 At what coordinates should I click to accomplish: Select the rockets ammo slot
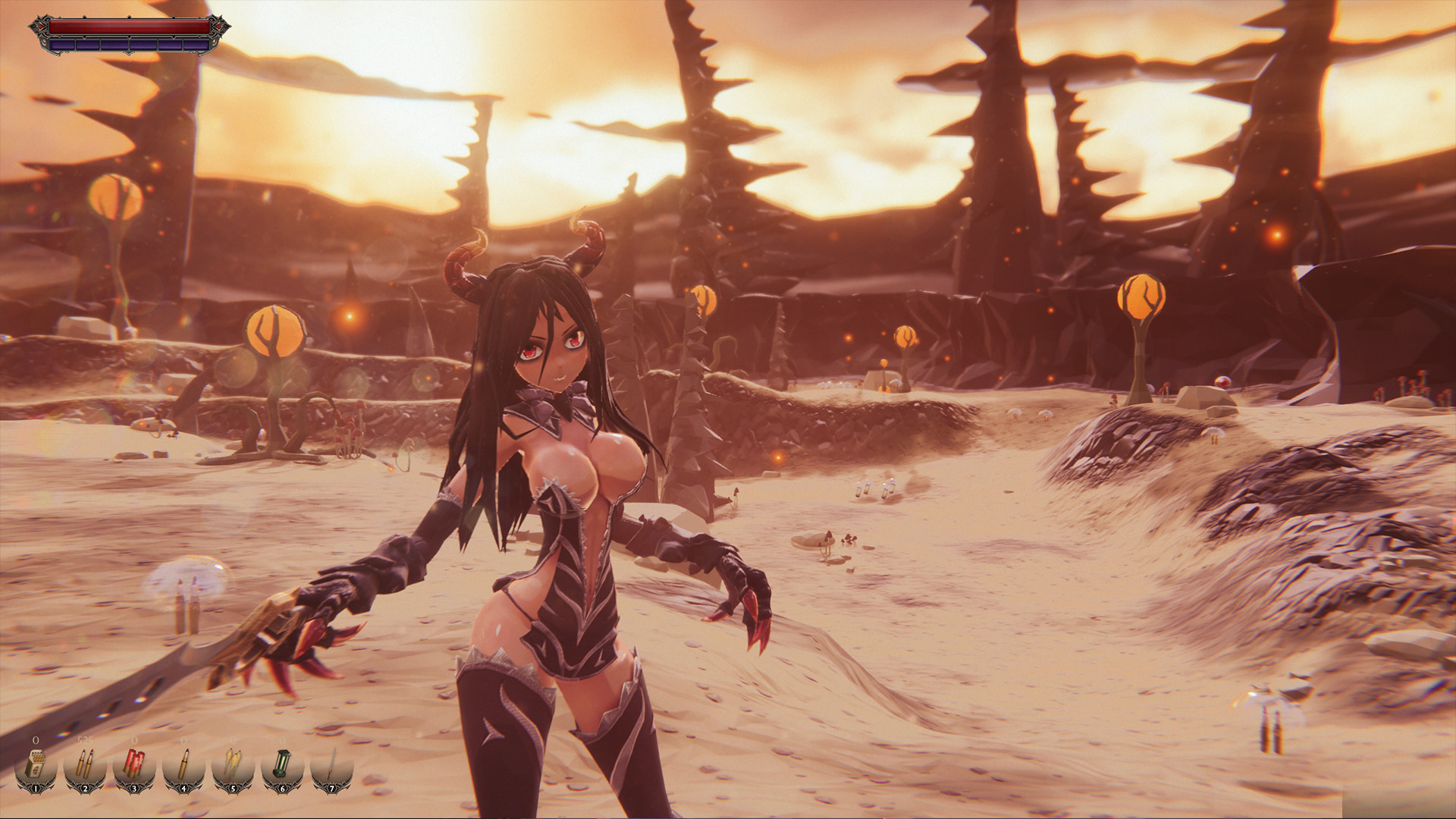point(233,763)
